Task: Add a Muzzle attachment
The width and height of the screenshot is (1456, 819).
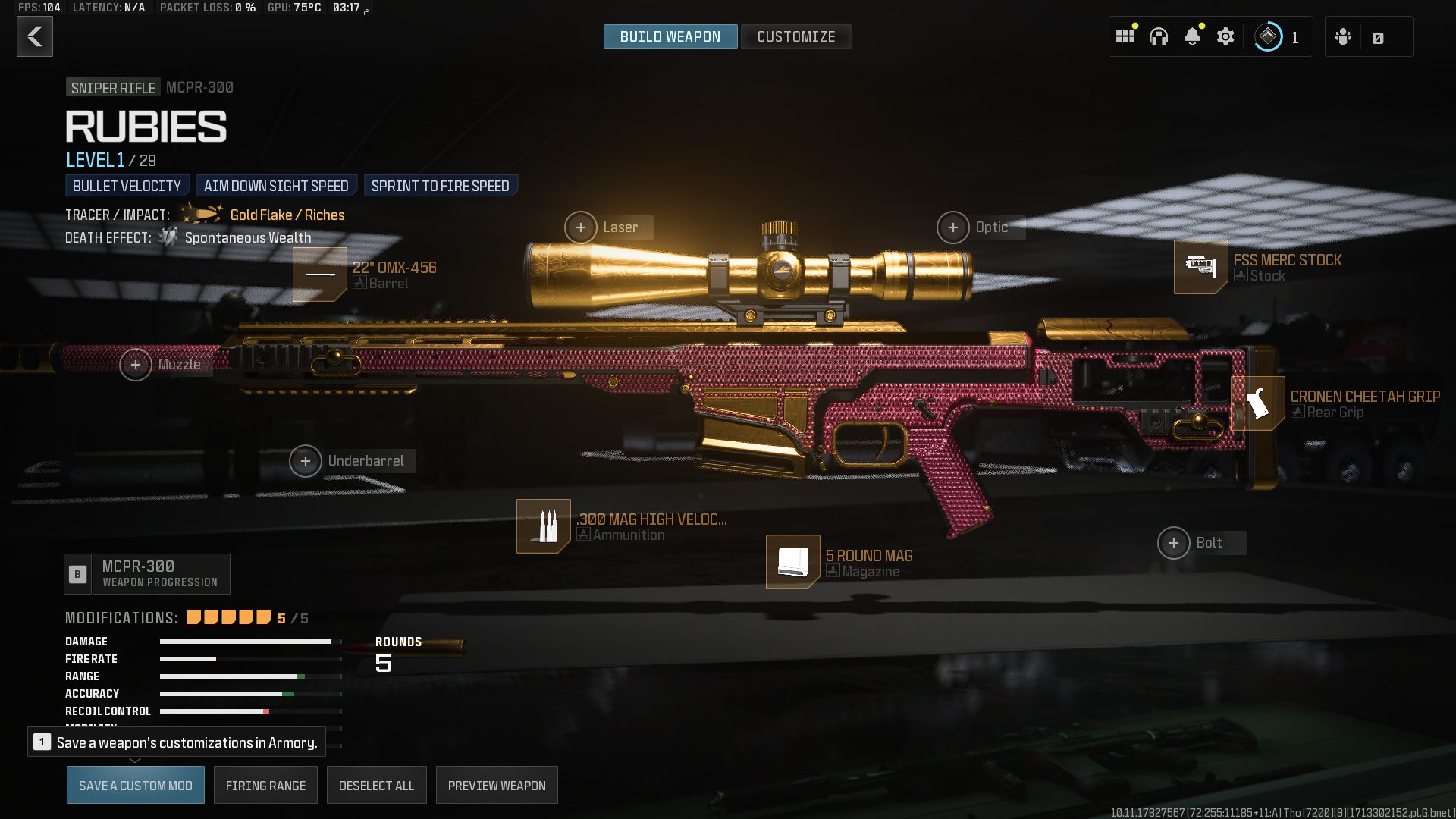Action: pyautogui.click(x=136, y=365)
